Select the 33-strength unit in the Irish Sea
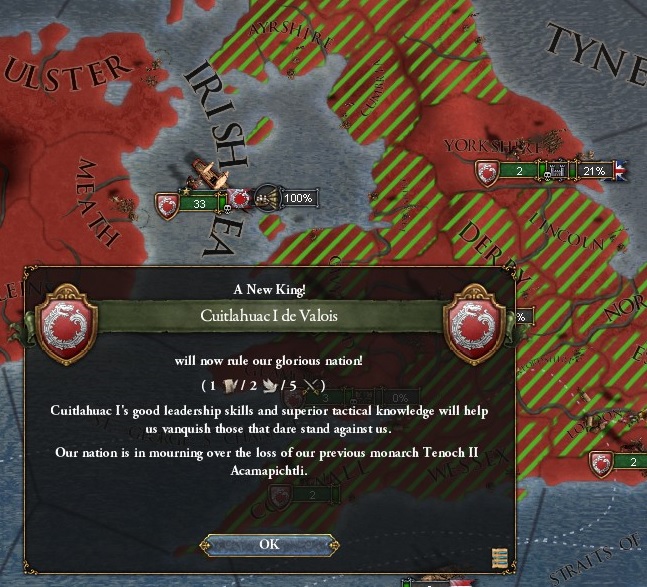The width and height of the screenshot is (647, 587). 199,204
